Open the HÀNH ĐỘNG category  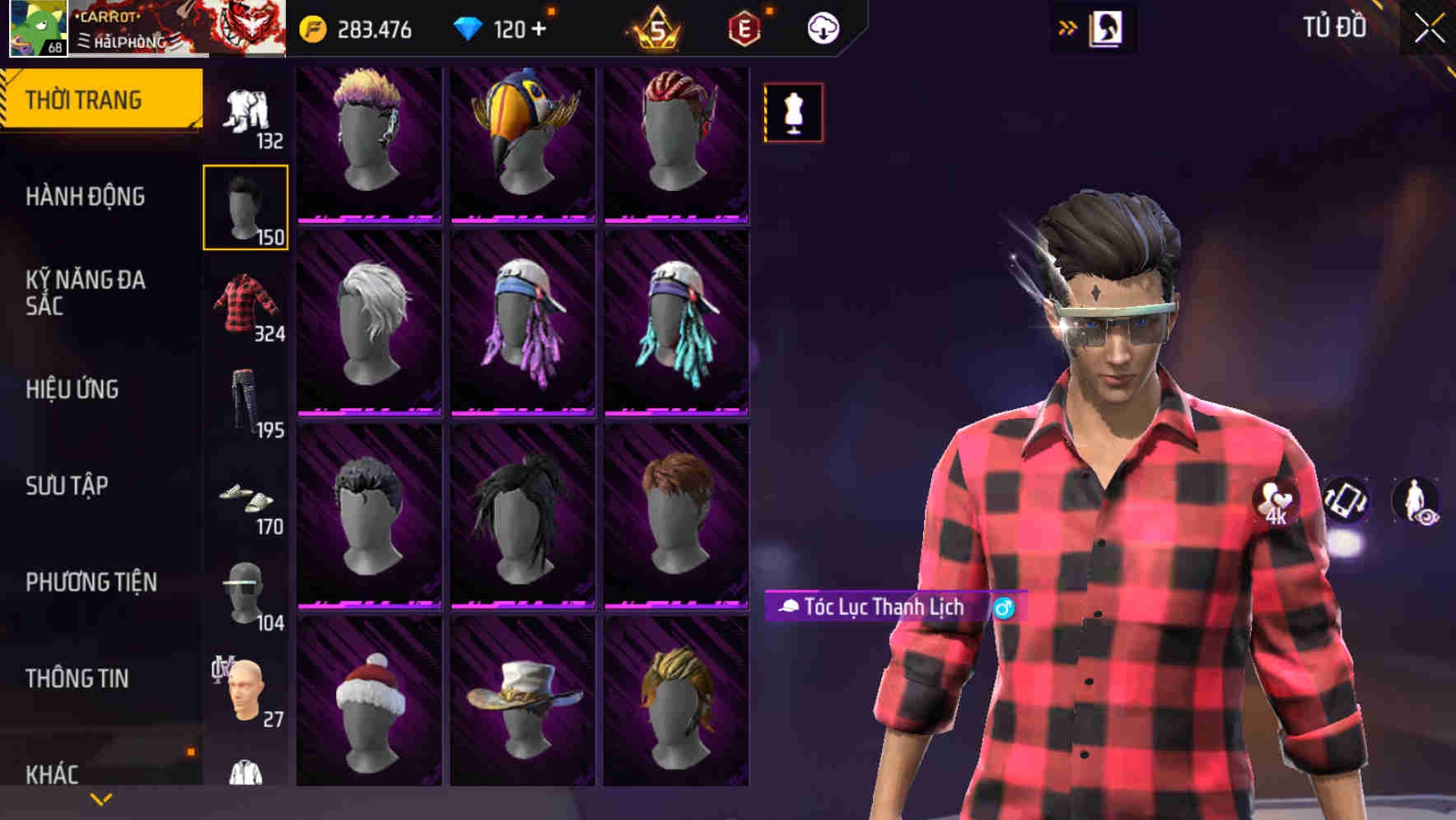click(x=86, y=198)
